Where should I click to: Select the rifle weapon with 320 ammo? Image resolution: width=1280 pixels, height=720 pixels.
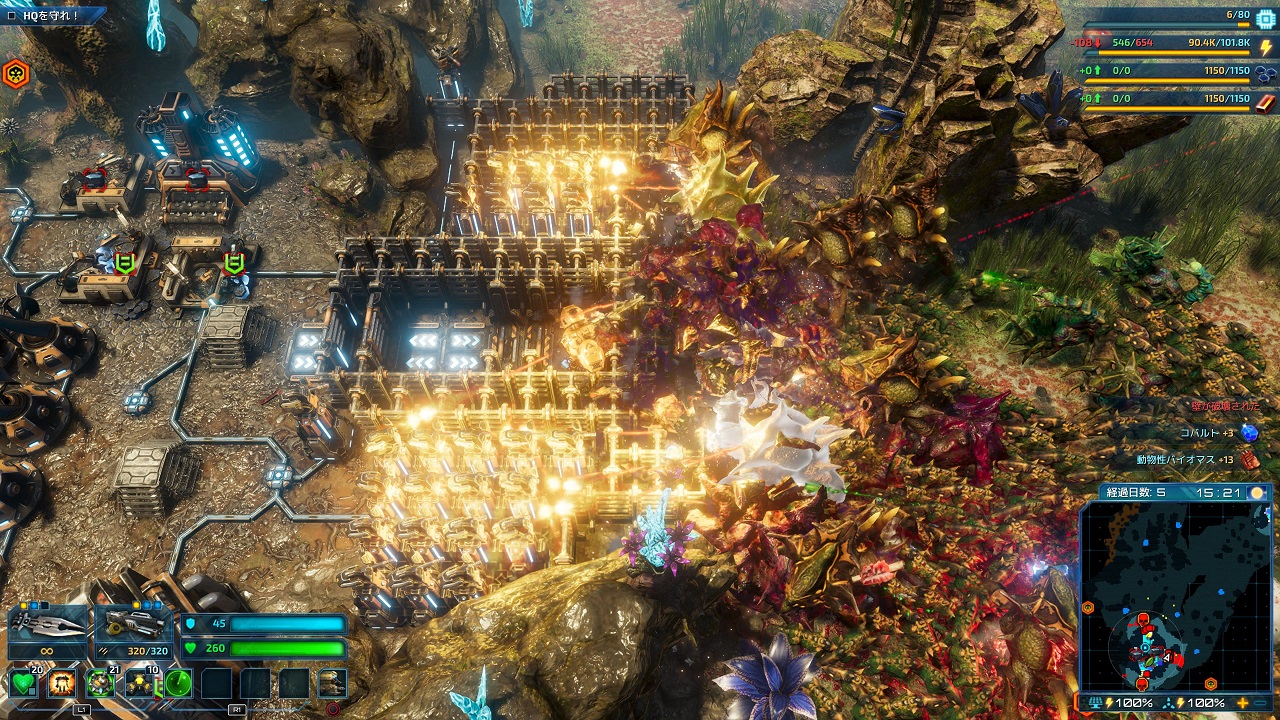point(133,630)
